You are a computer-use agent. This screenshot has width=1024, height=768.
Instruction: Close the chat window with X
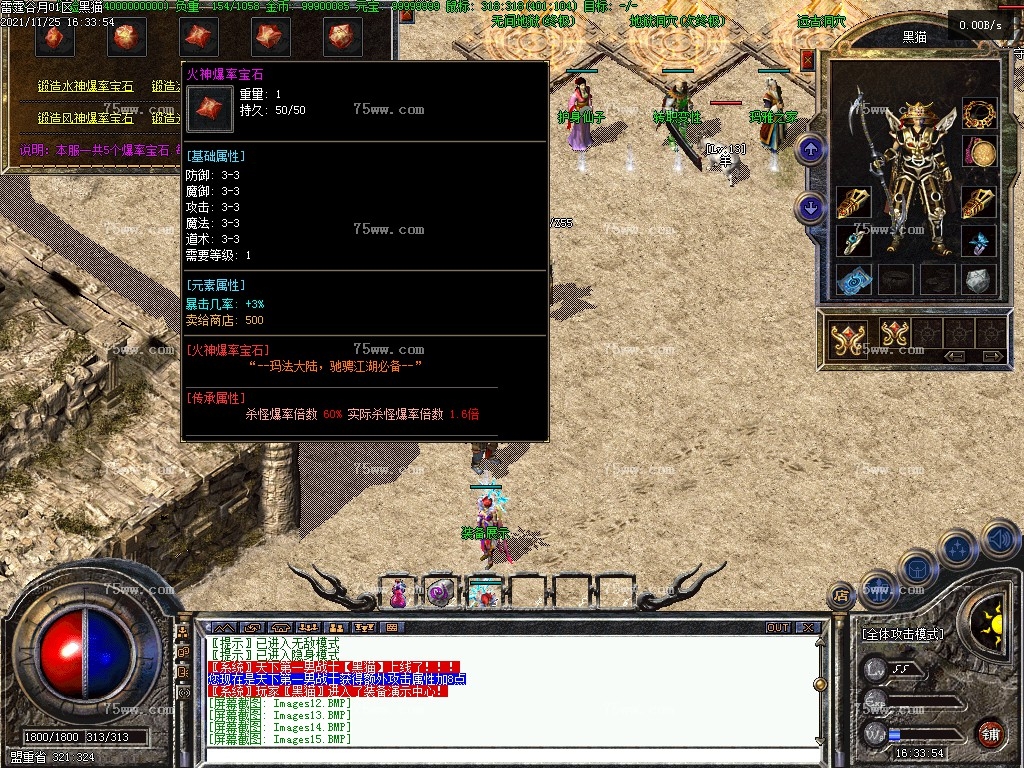coord(806,628)
